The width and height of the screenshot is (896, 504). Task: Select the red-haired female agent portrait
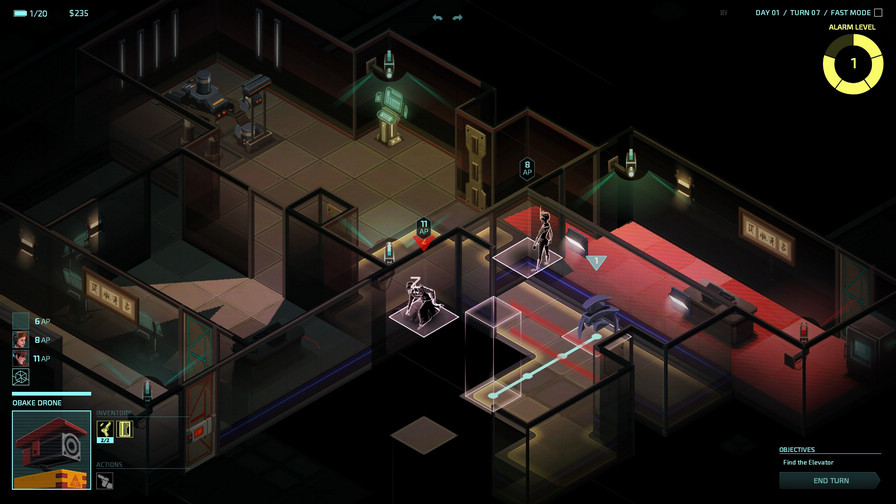point(20,339)
